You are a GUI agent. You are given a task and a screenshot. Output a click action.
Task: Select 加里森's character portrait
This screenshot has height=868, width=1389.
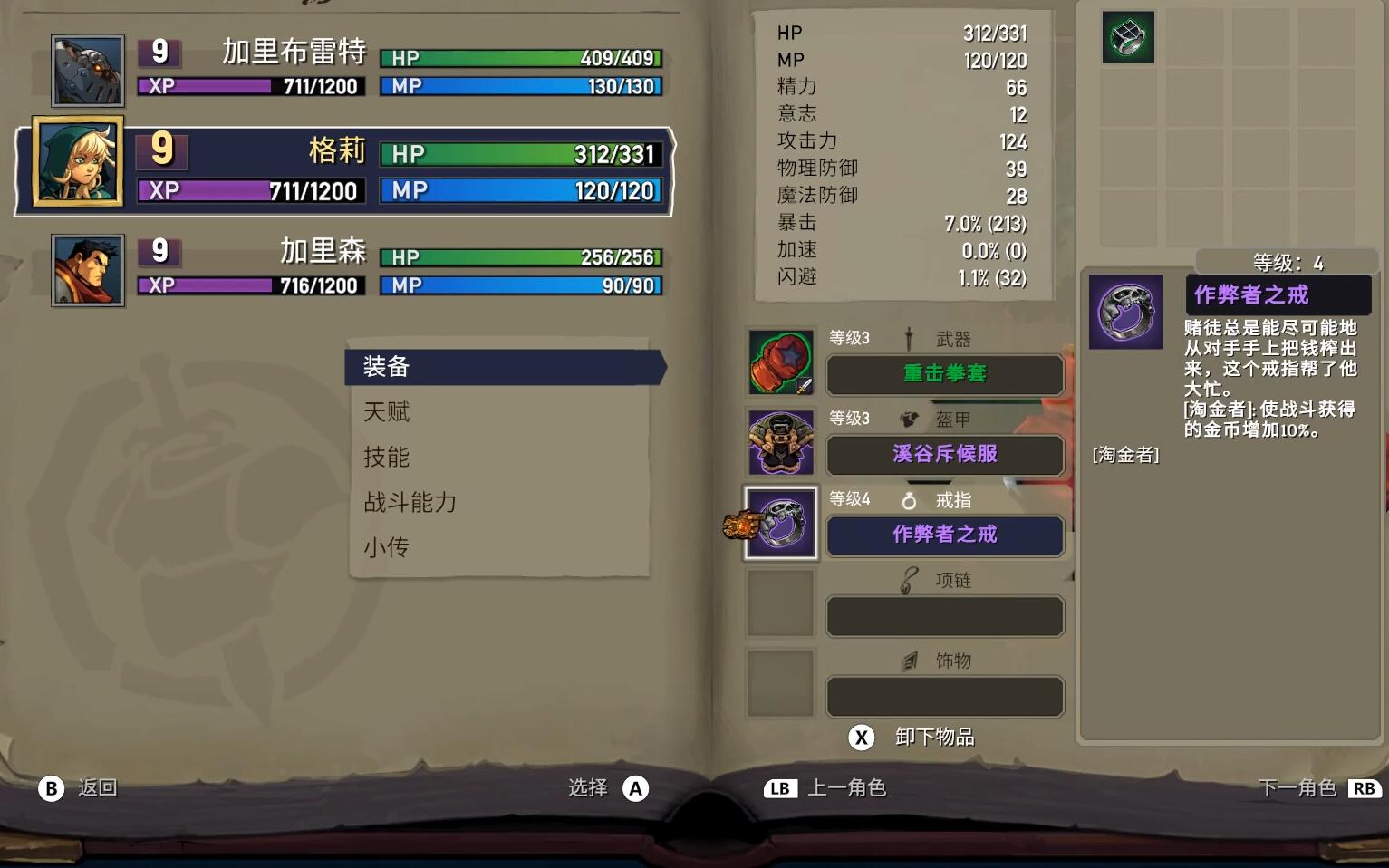point(87,269)
